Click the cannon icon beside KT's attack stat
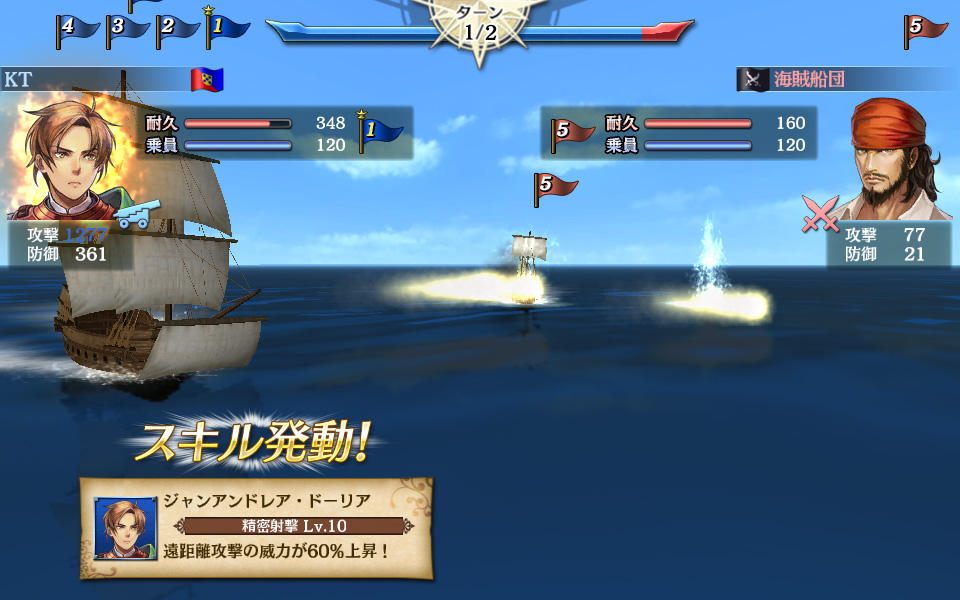The width and height of the screenshot is (960, 600). (x=131, y=215)
